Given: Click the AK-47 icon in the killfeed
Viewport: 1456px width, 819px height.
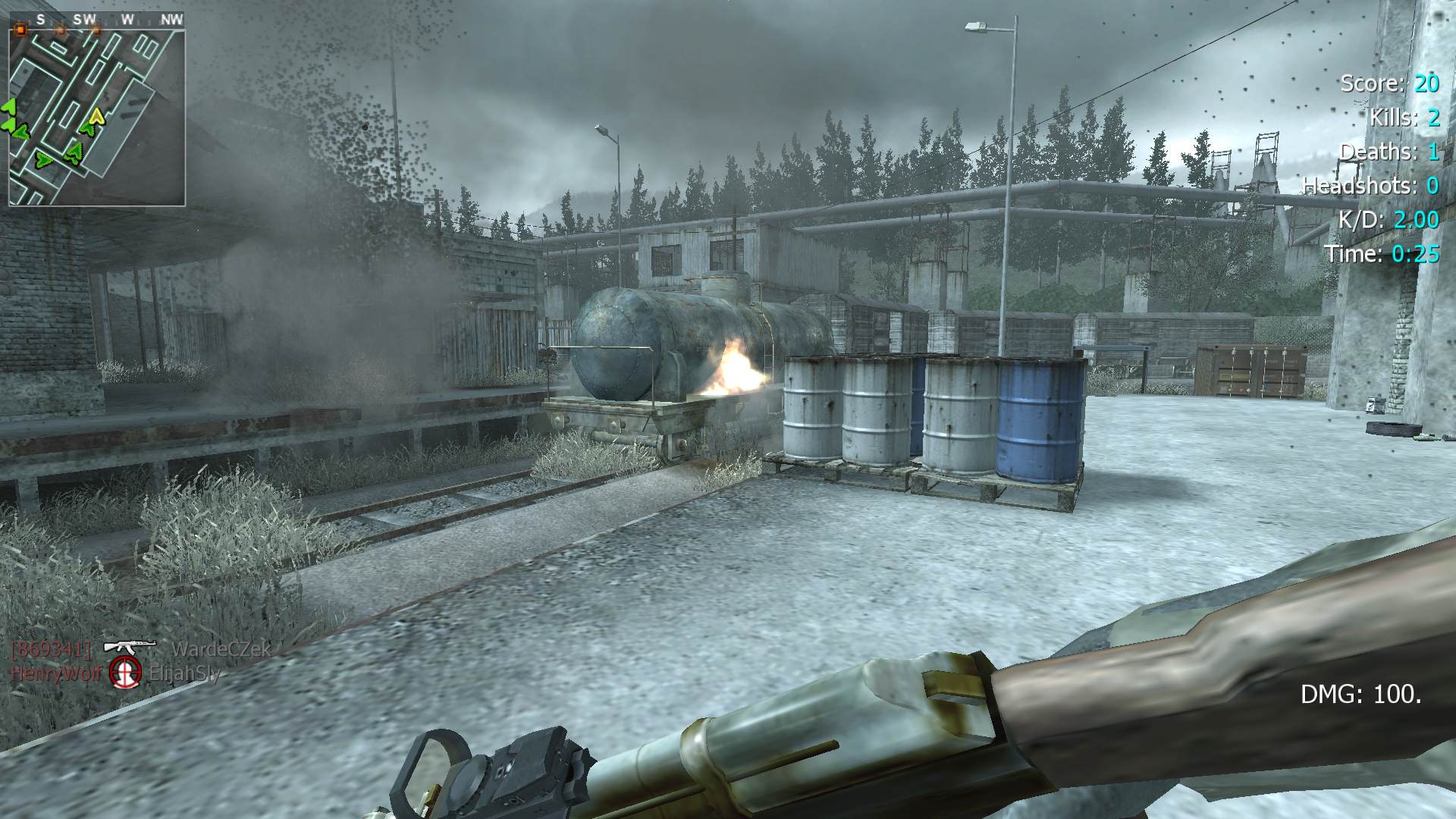Looking at the screenshot, I should tap(129, 647).
